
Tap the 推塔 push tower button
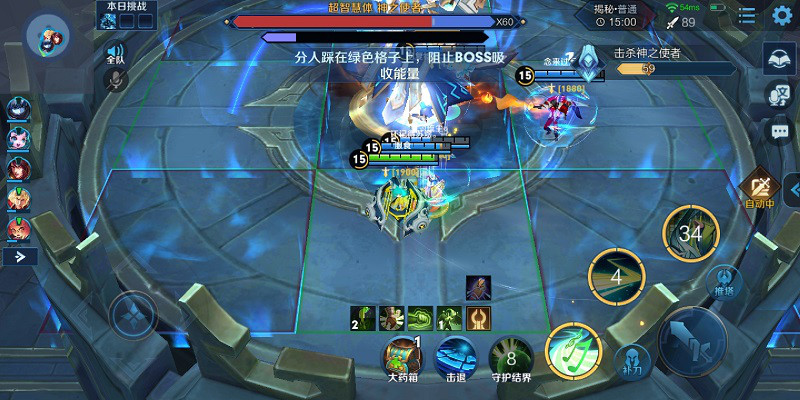(724, 282)
